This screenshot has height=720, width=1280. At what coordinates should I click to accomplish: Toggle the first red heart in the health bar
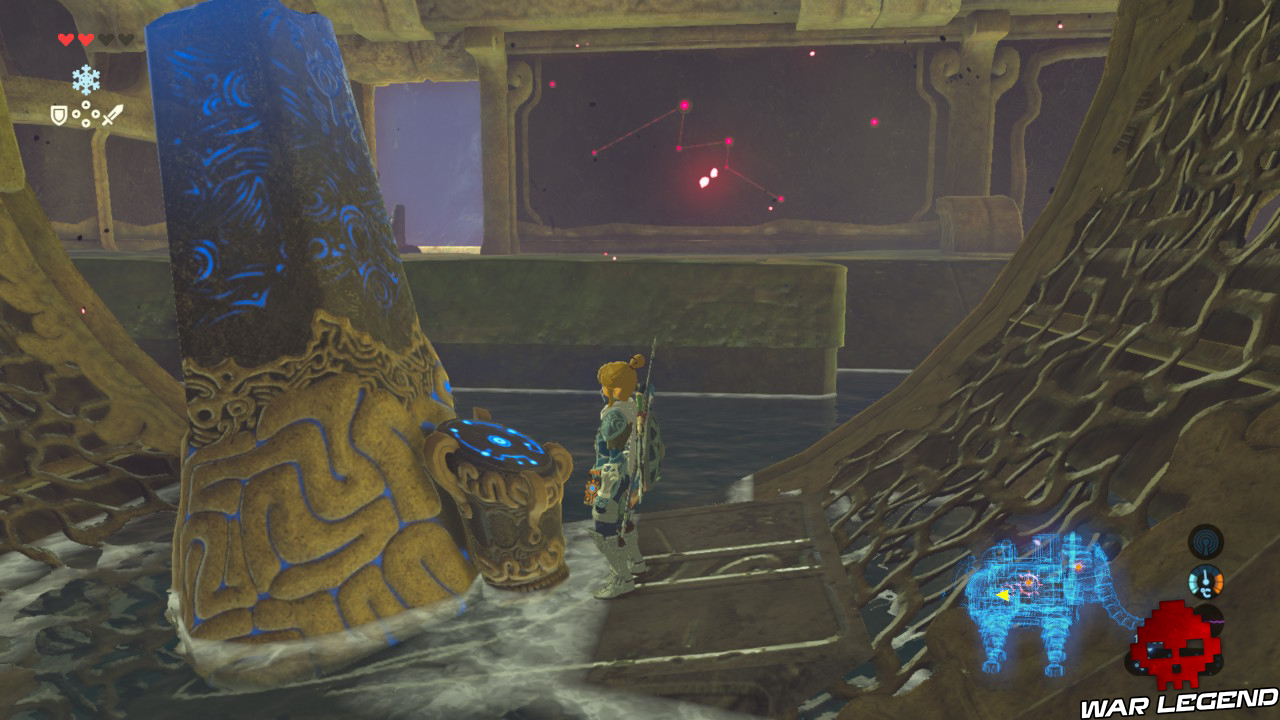[66, 40]
